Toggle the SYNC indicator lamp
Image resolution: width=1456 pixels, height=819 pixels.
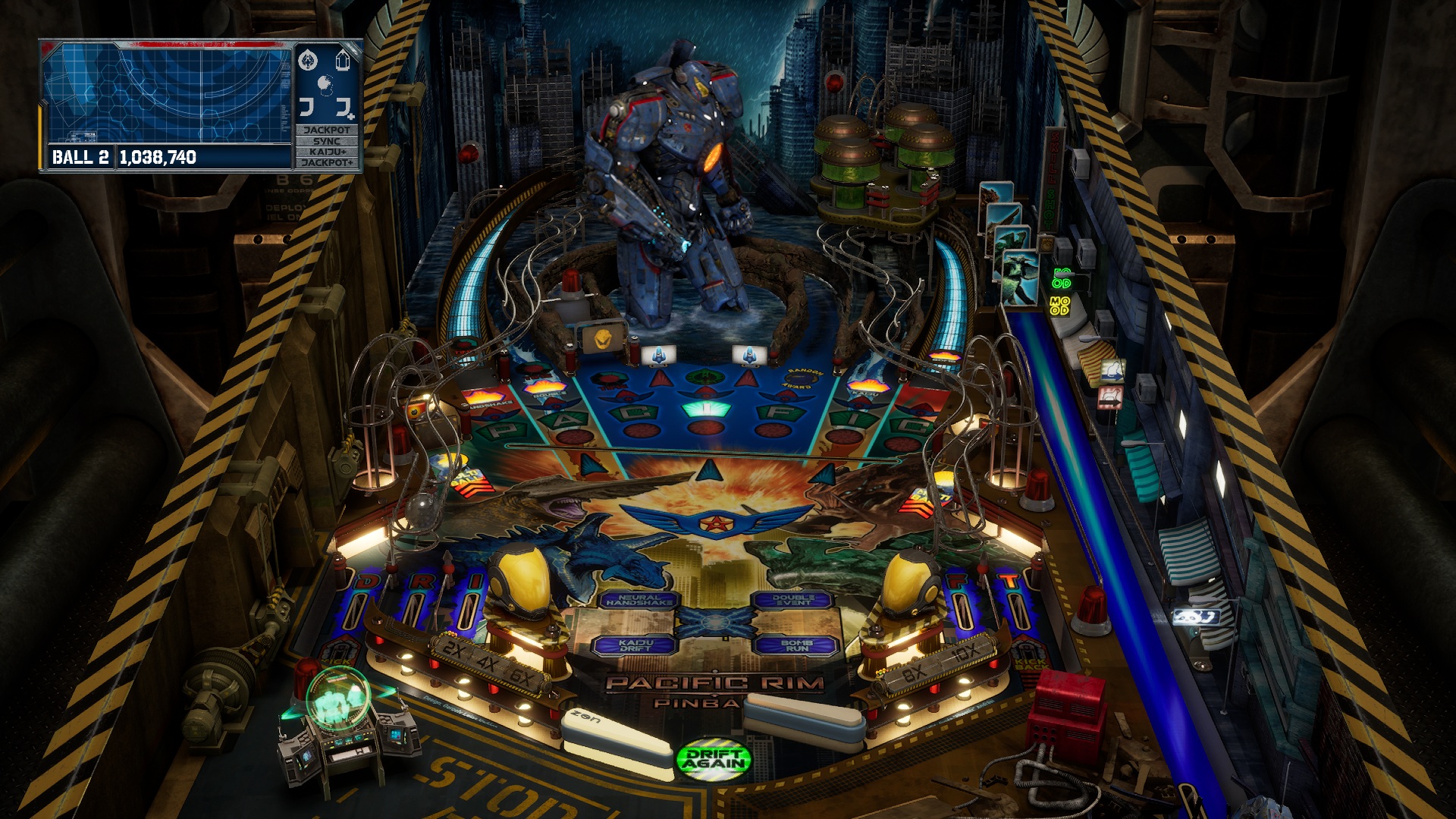tap(328, 140)
